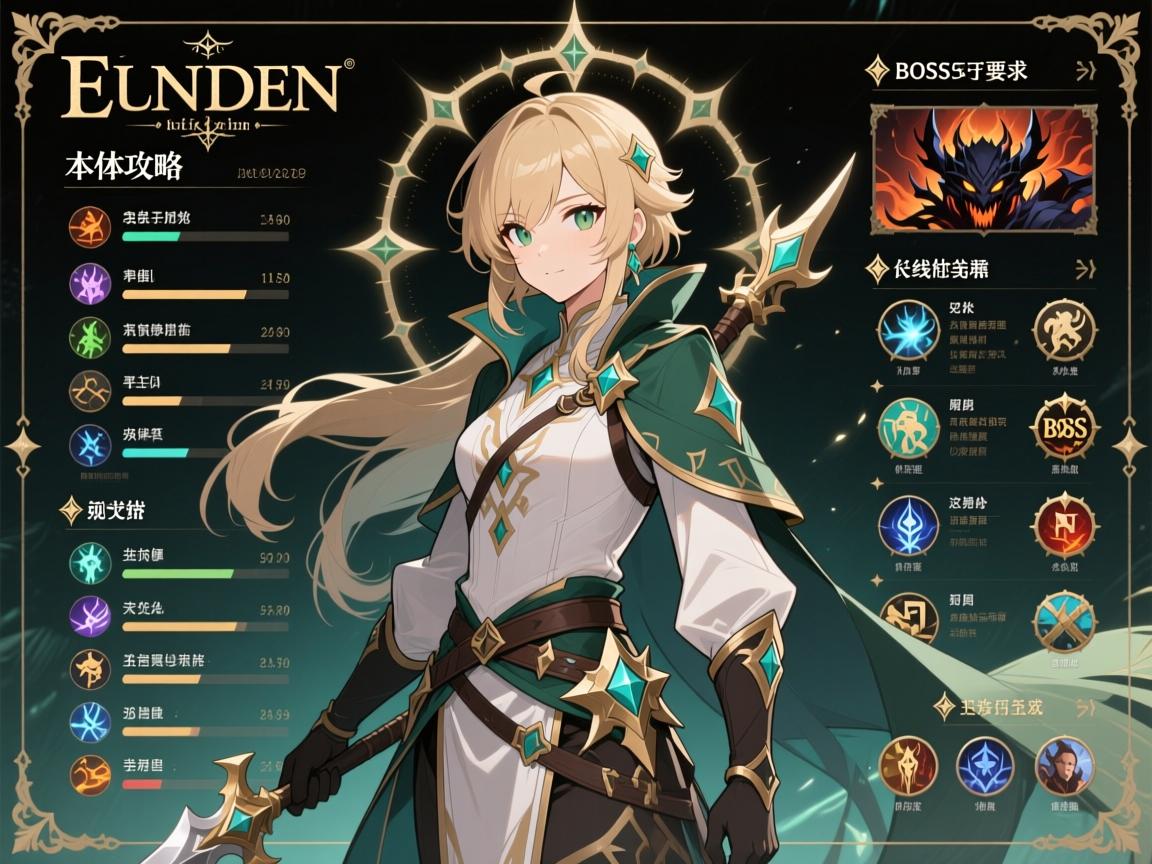Screen dimensions: 1152x864
Task: Choose the teal creature emblem icon
Action: pyautogui.click(x=909, y=428)
